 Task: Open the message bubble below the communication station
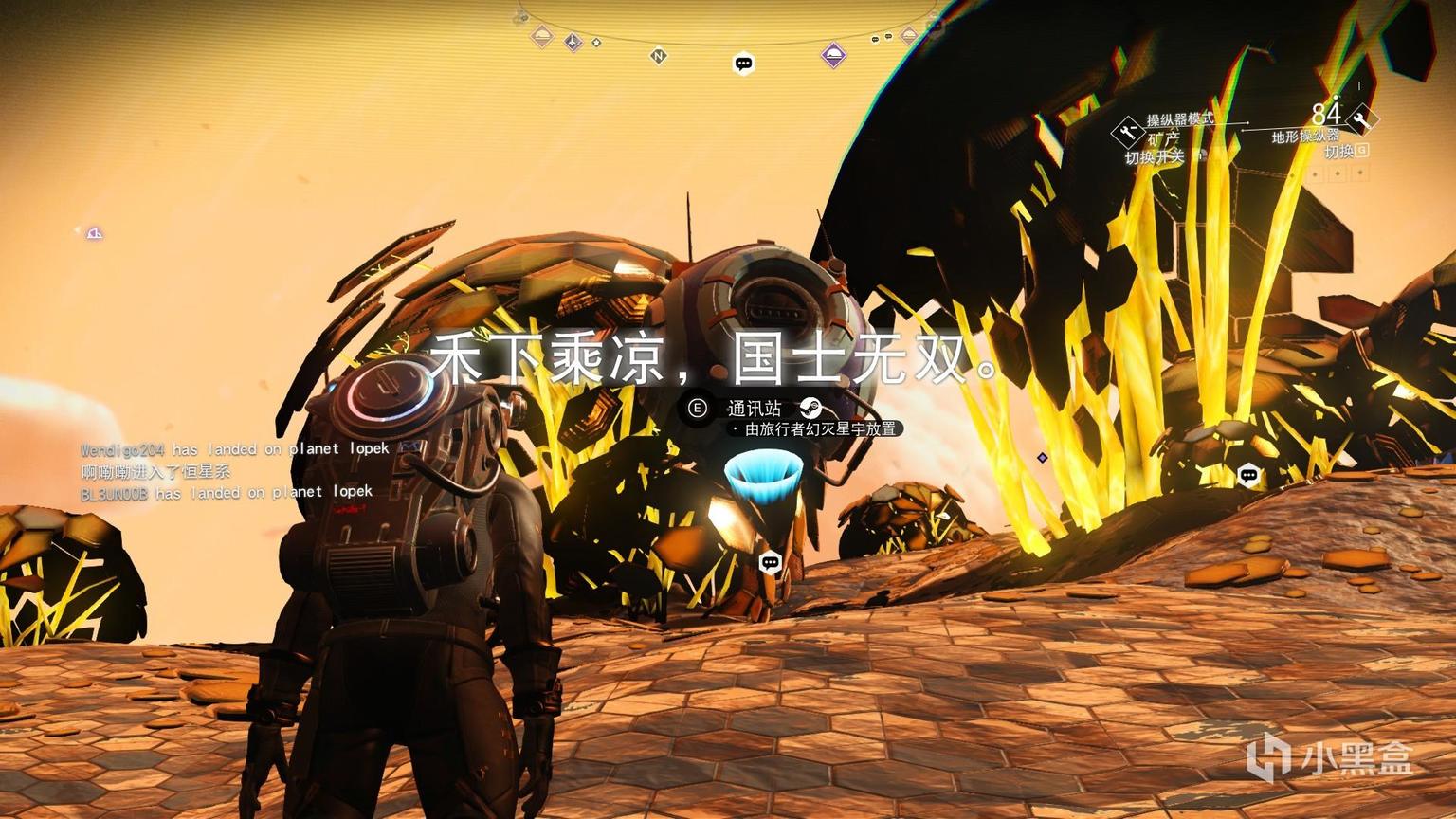coord(771,562)
